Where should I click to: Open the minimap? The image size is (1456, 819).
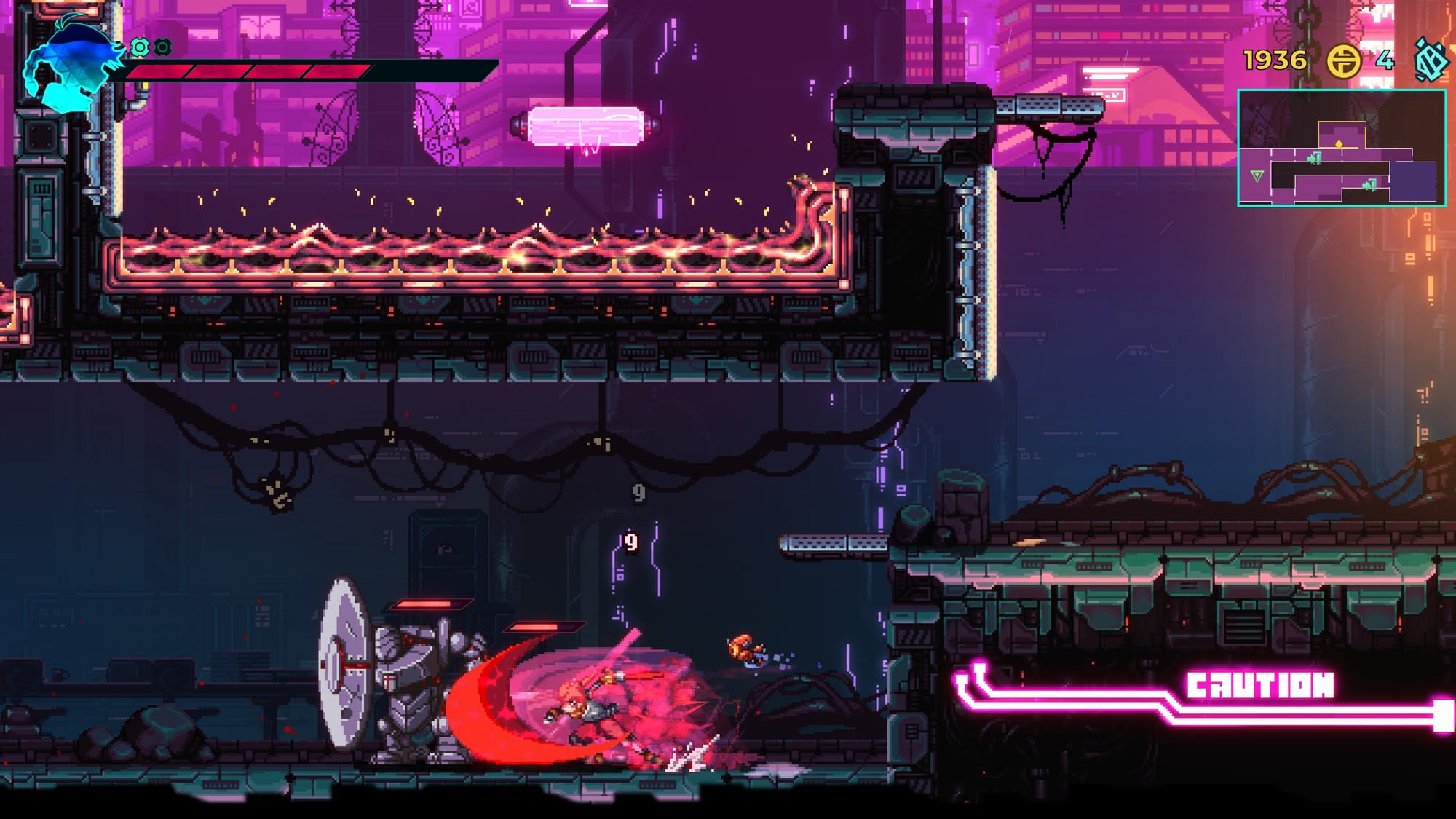pos(1341,148)
